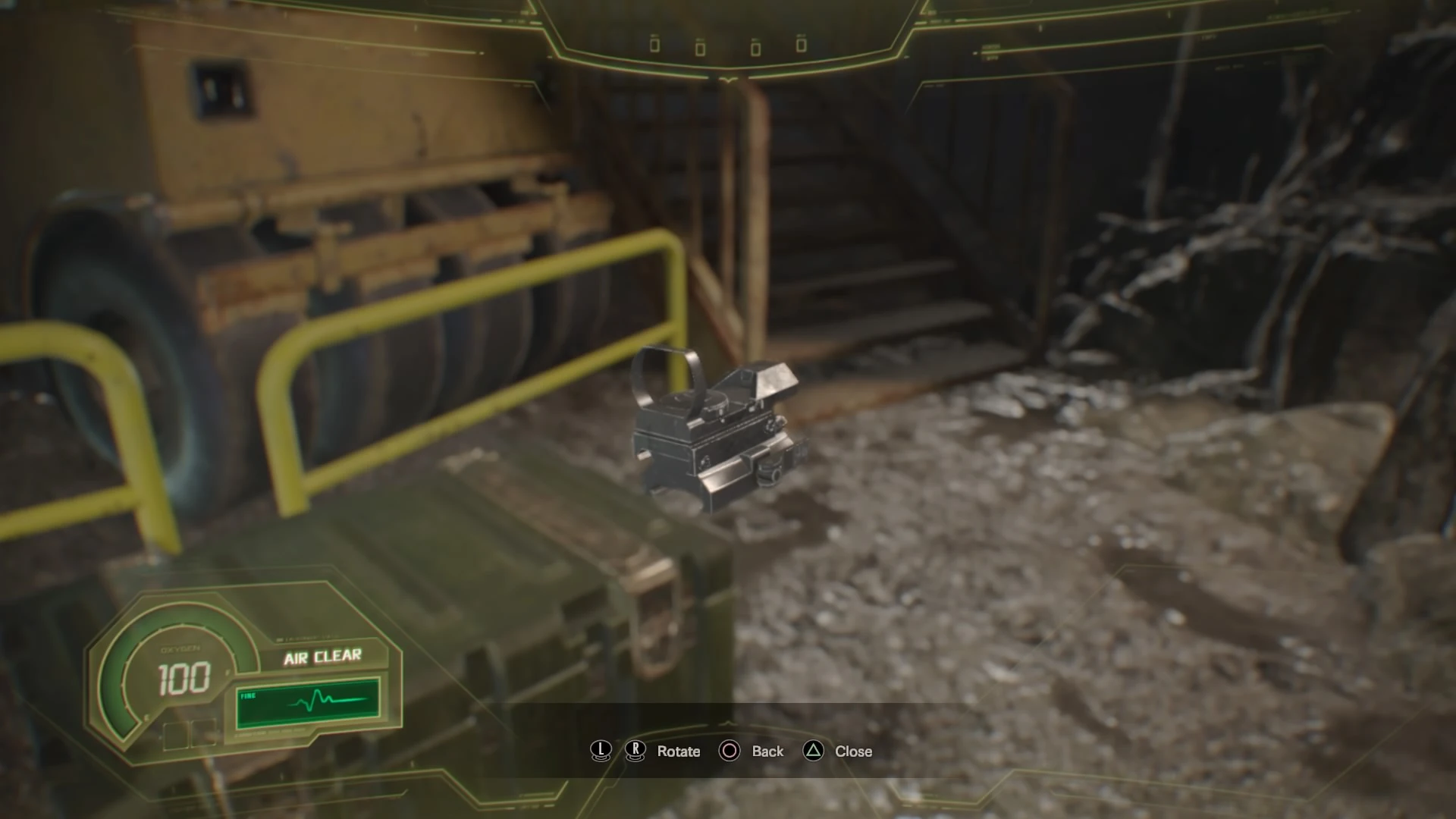Select the R analog stick icon
Viewport: 1456px width, 819px height.
click(635, 751)
